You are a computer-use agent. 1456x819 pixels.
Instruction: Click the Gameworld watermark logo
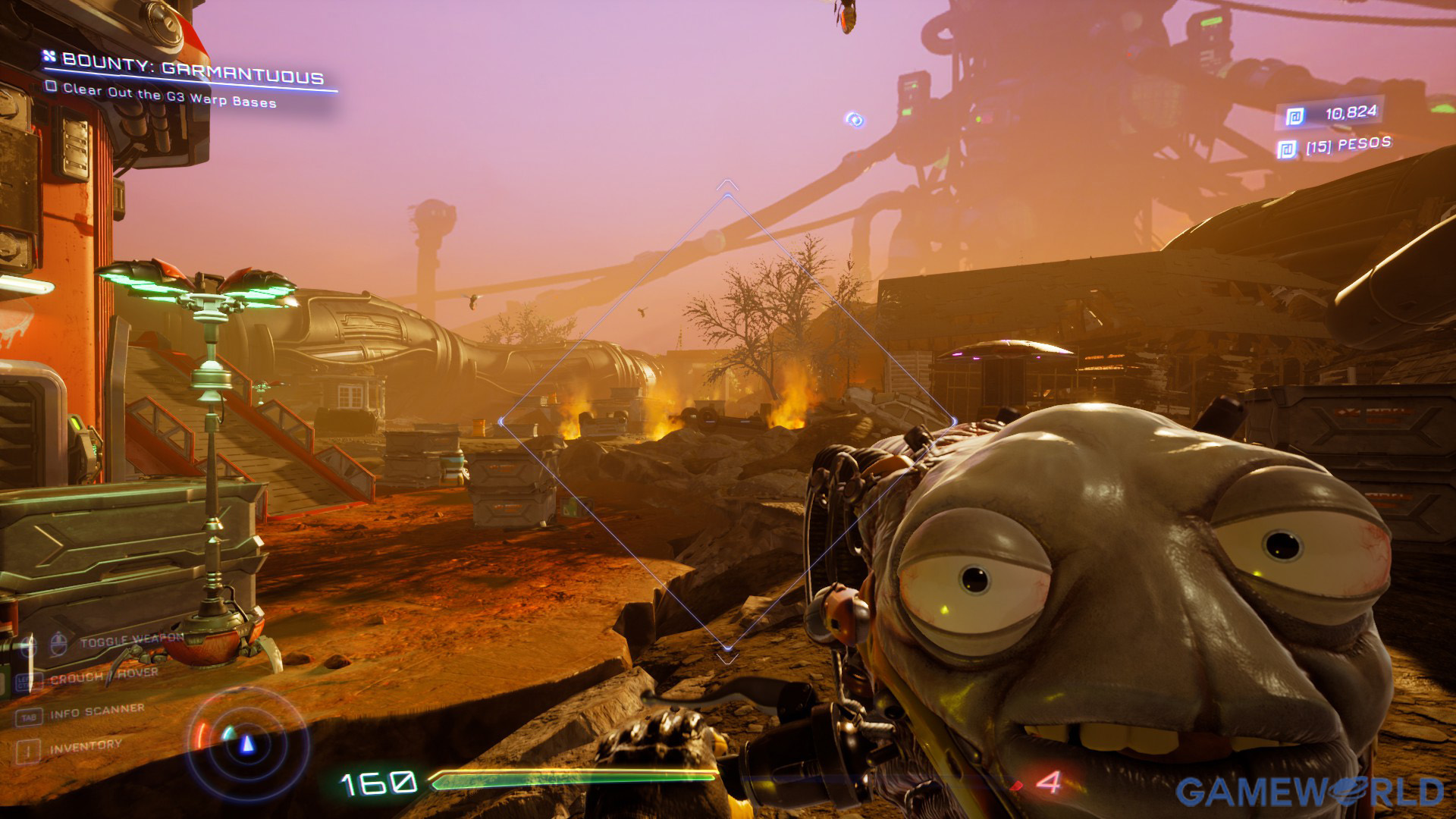1309,792
